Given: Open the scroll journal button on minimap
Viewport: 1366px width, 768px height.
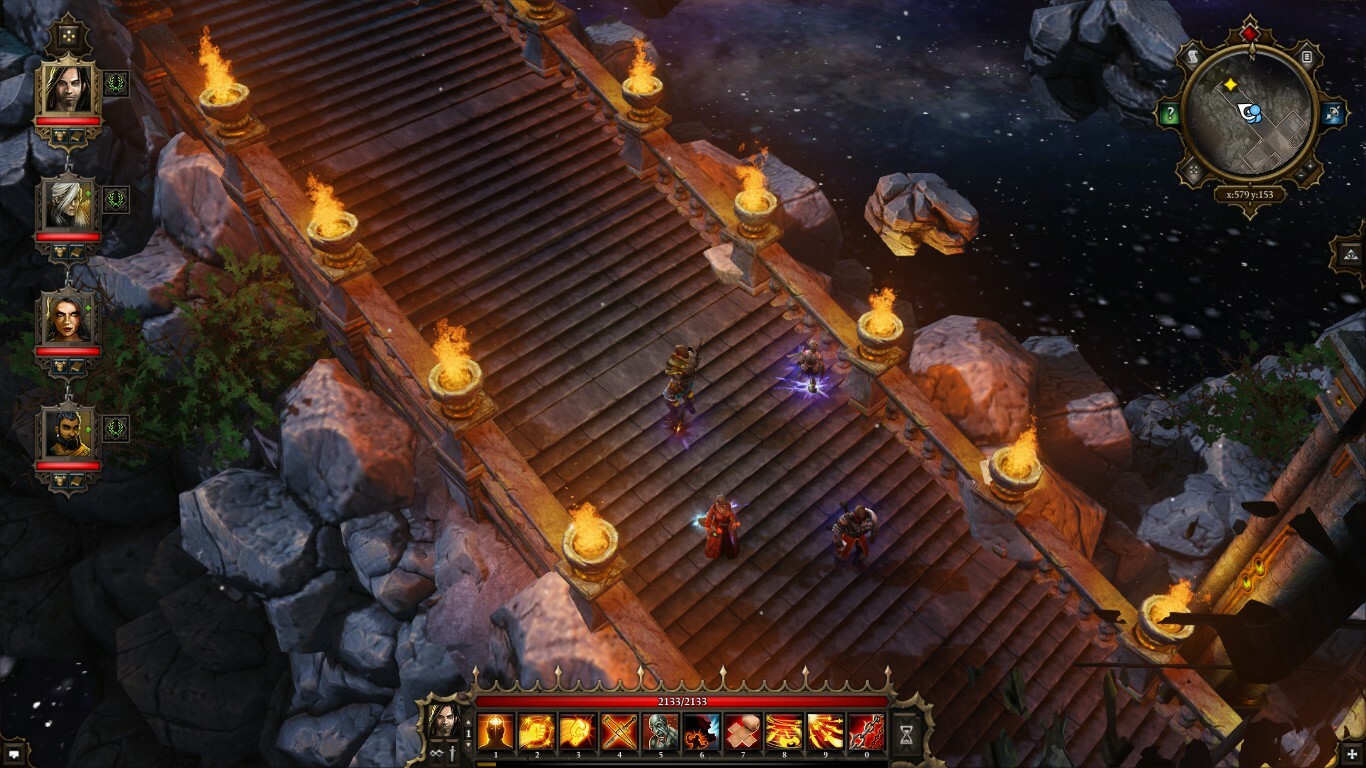Looking at the screenshot, I should pyautogui.click(x=1193, y=57).
